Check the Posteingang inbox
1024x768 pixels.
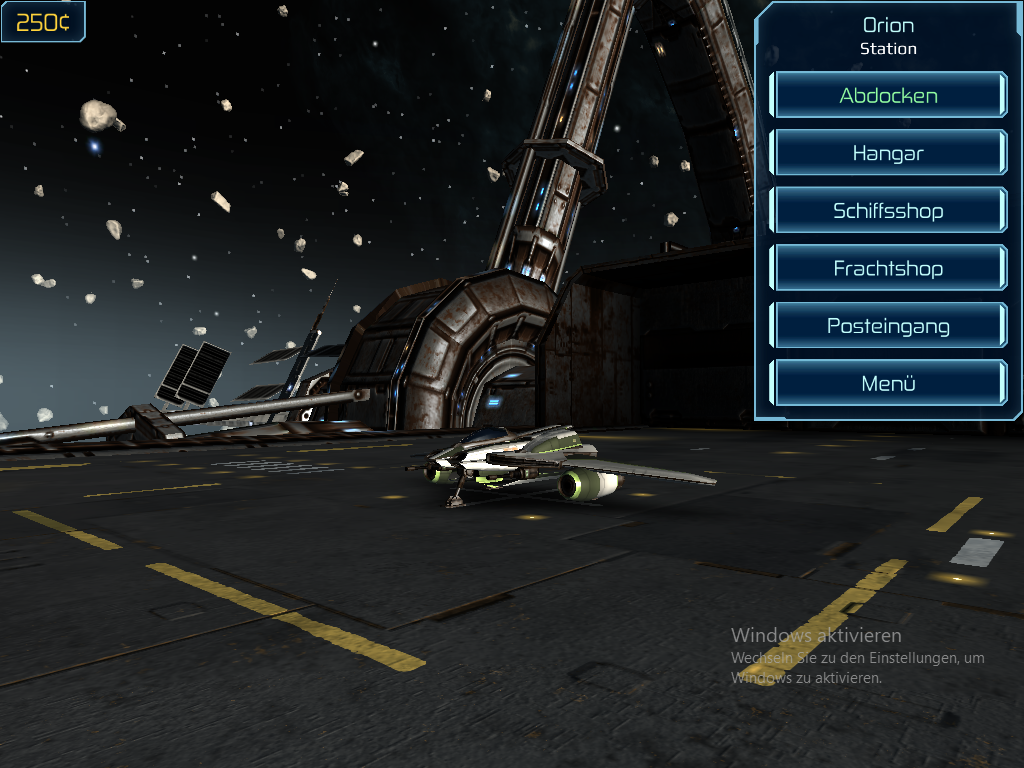point(888,326)
